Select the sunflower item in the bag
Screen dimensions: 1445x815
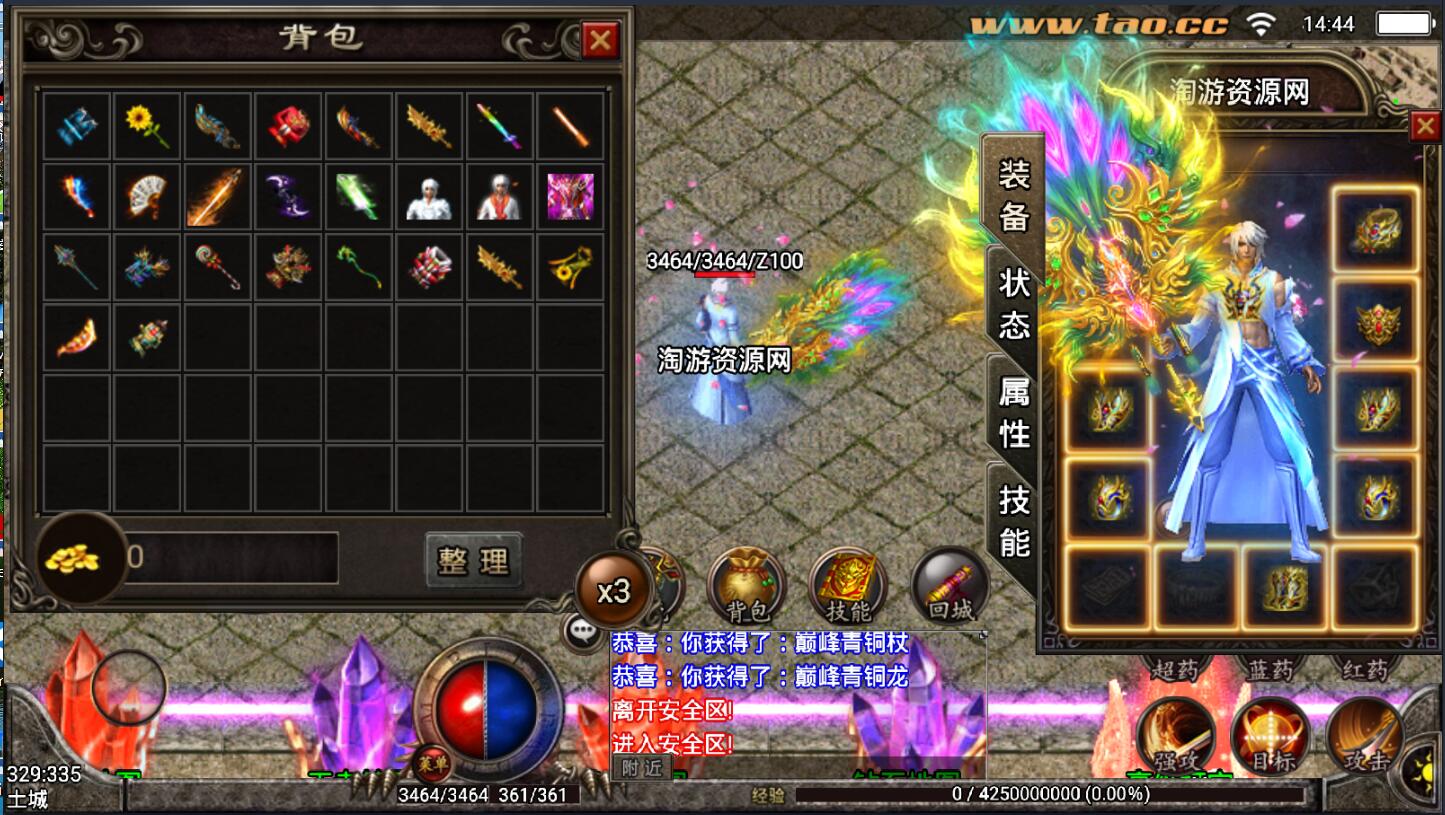click(147, 126)
